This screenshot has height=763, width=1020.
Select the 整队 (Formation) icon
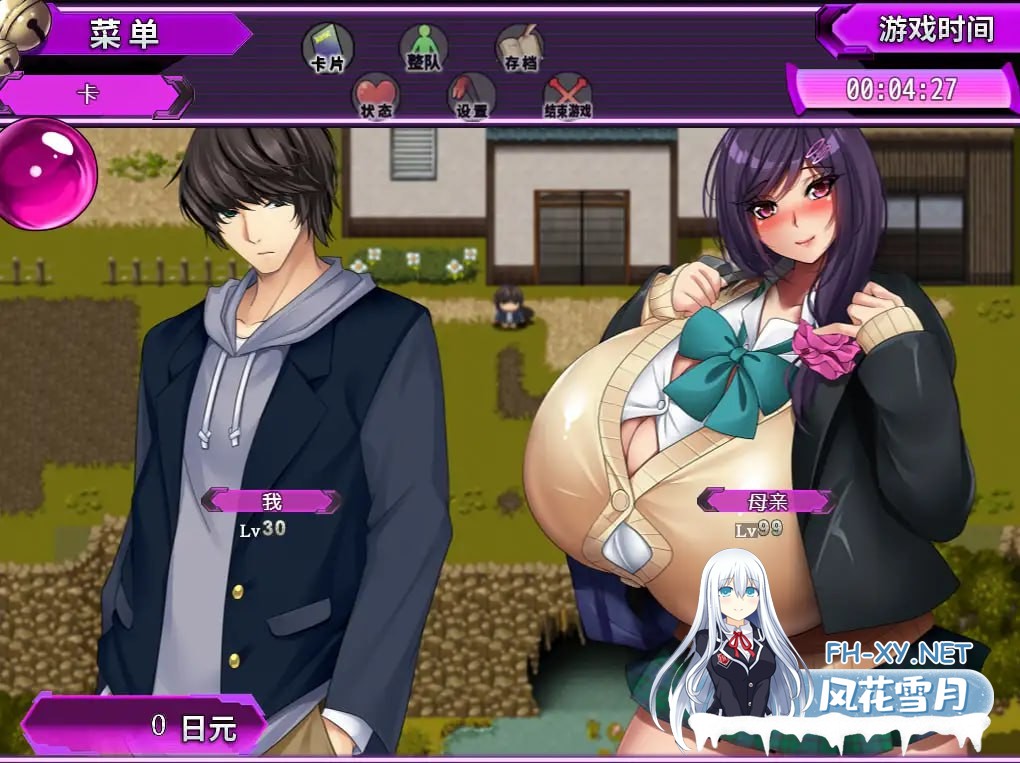pos(423,48)
